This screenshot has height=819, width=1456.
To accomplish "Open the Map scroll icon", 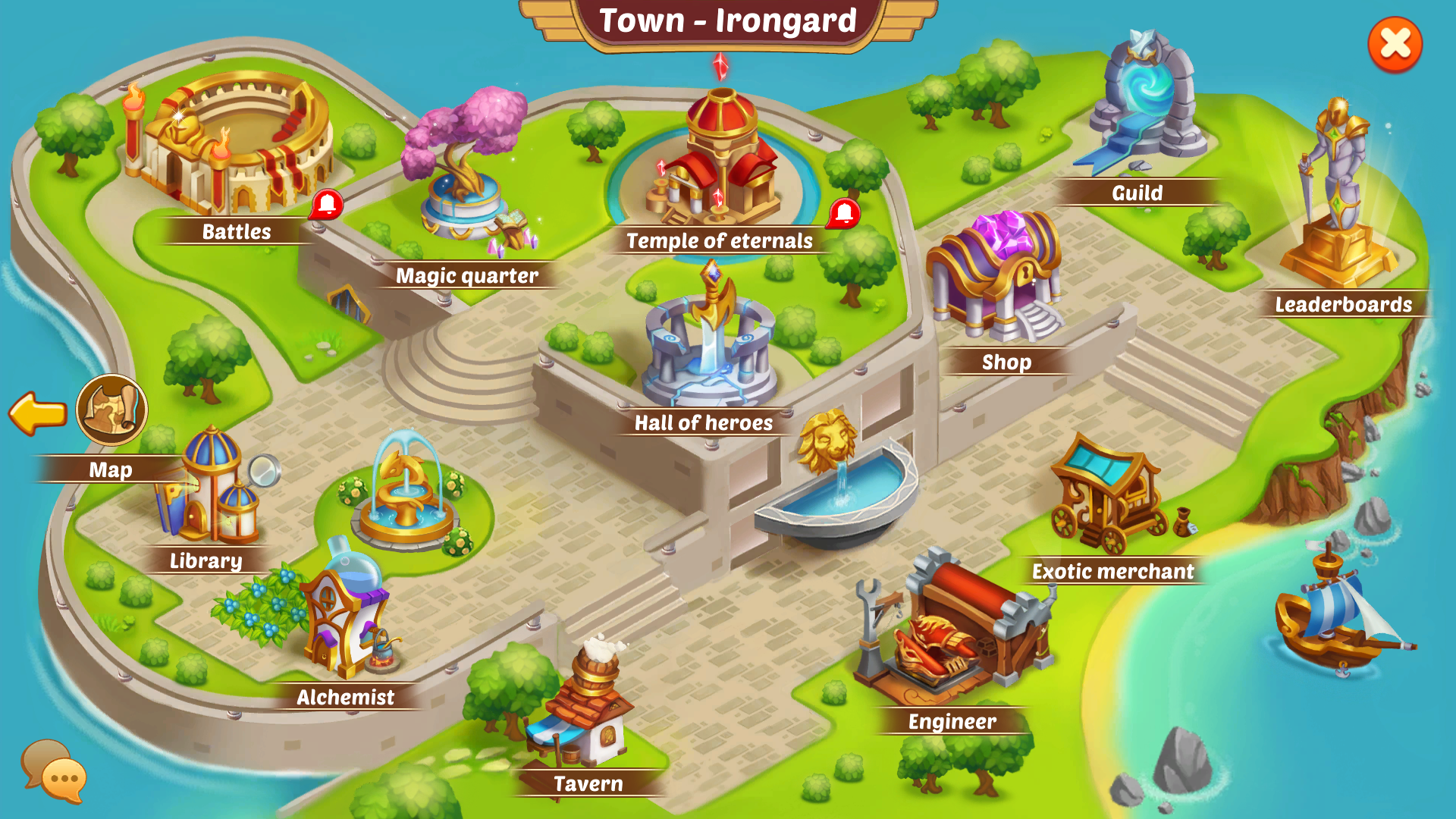I will [111, 410].
